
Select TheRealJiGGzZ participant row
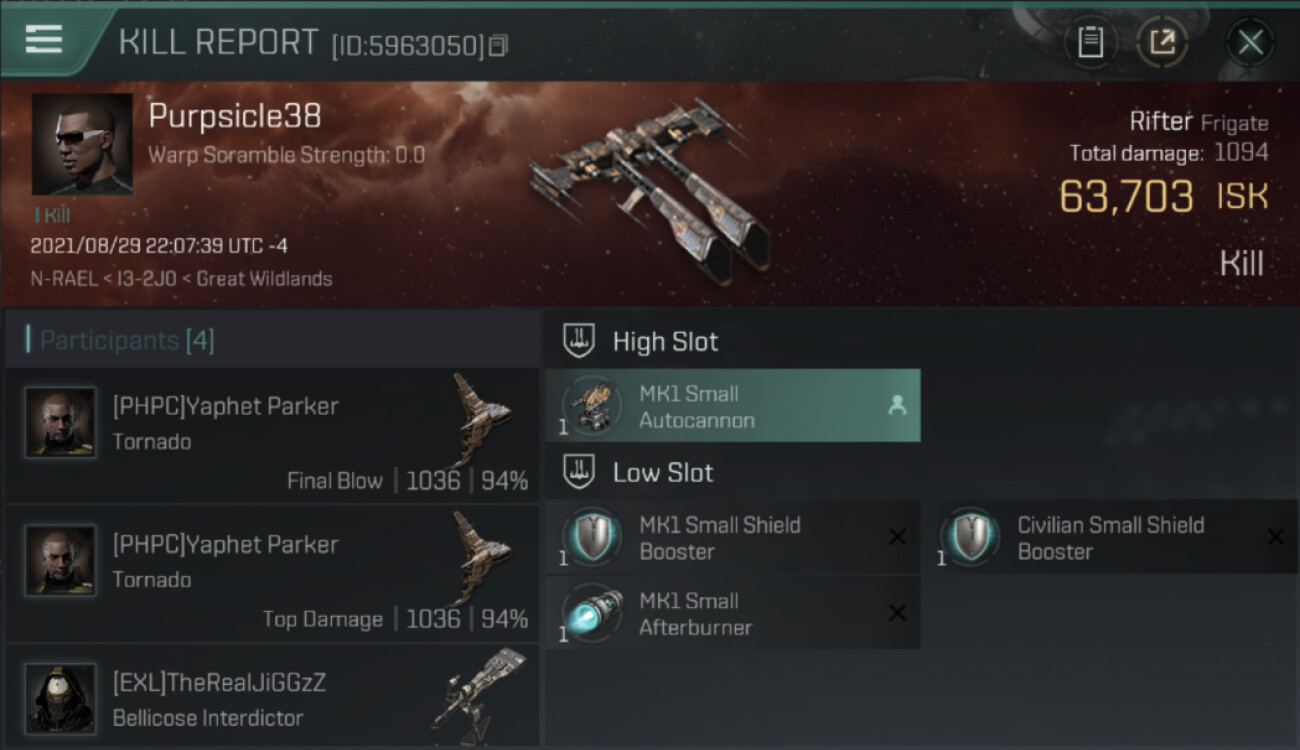click(272, 699)
